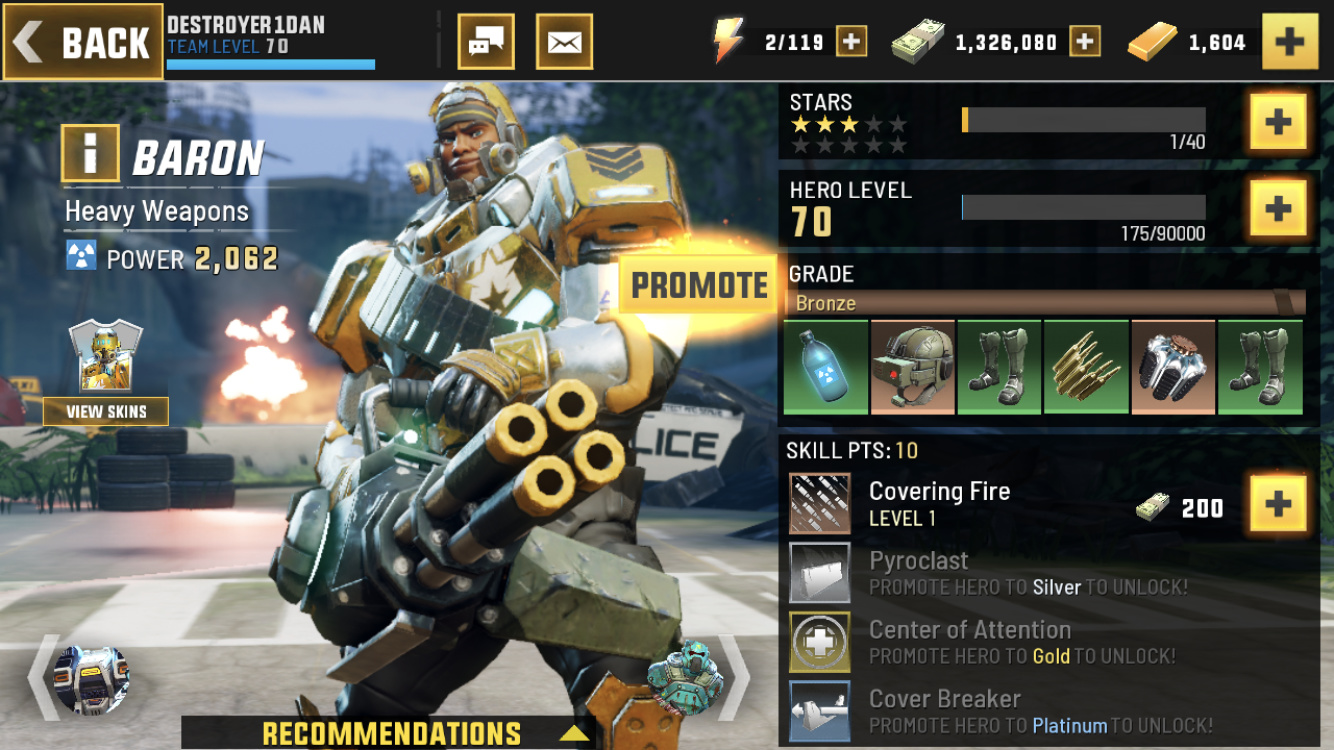Open Baron's info with the i button
This screenshot has width=1334, height=750.
[x=91, y=154]
